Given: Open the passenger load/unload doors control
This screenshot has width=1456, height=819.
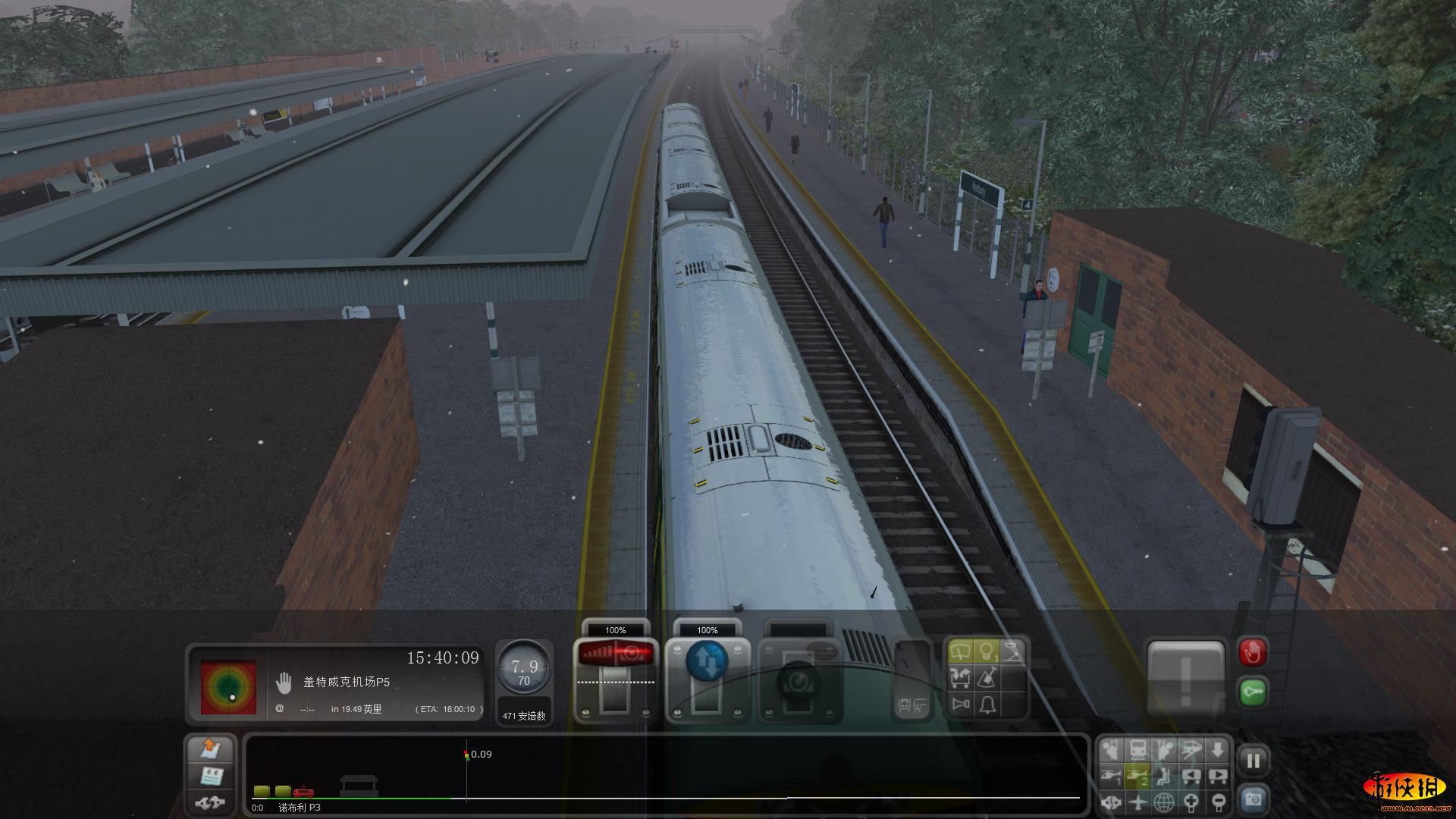Looking at the screenshot, I should [960, 677].
